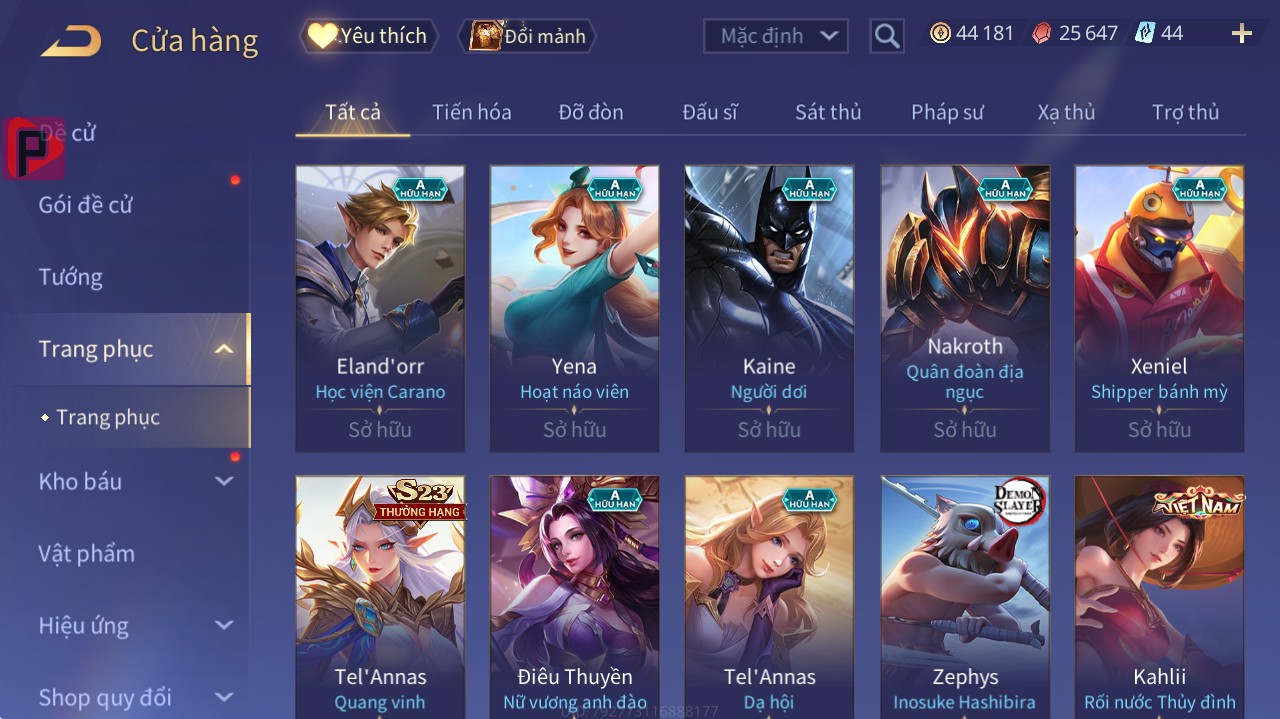Viewport: 1280px width, 719px height.
Task: Add currency with the plus button
Action: (x=1241, y=34)
